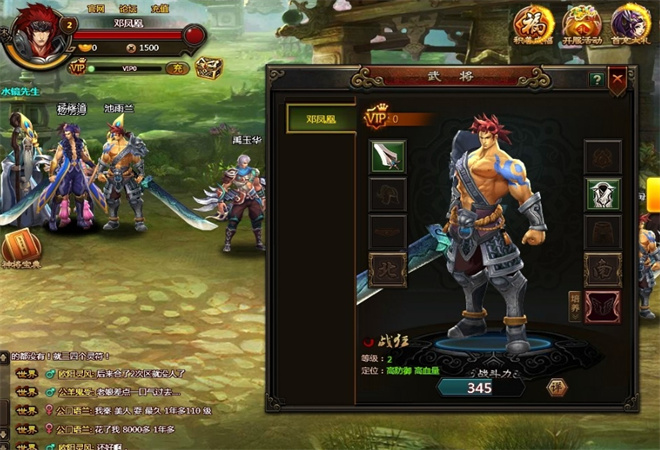
Task: Open the 福 blessing event icon
Action: pos(531,23)
